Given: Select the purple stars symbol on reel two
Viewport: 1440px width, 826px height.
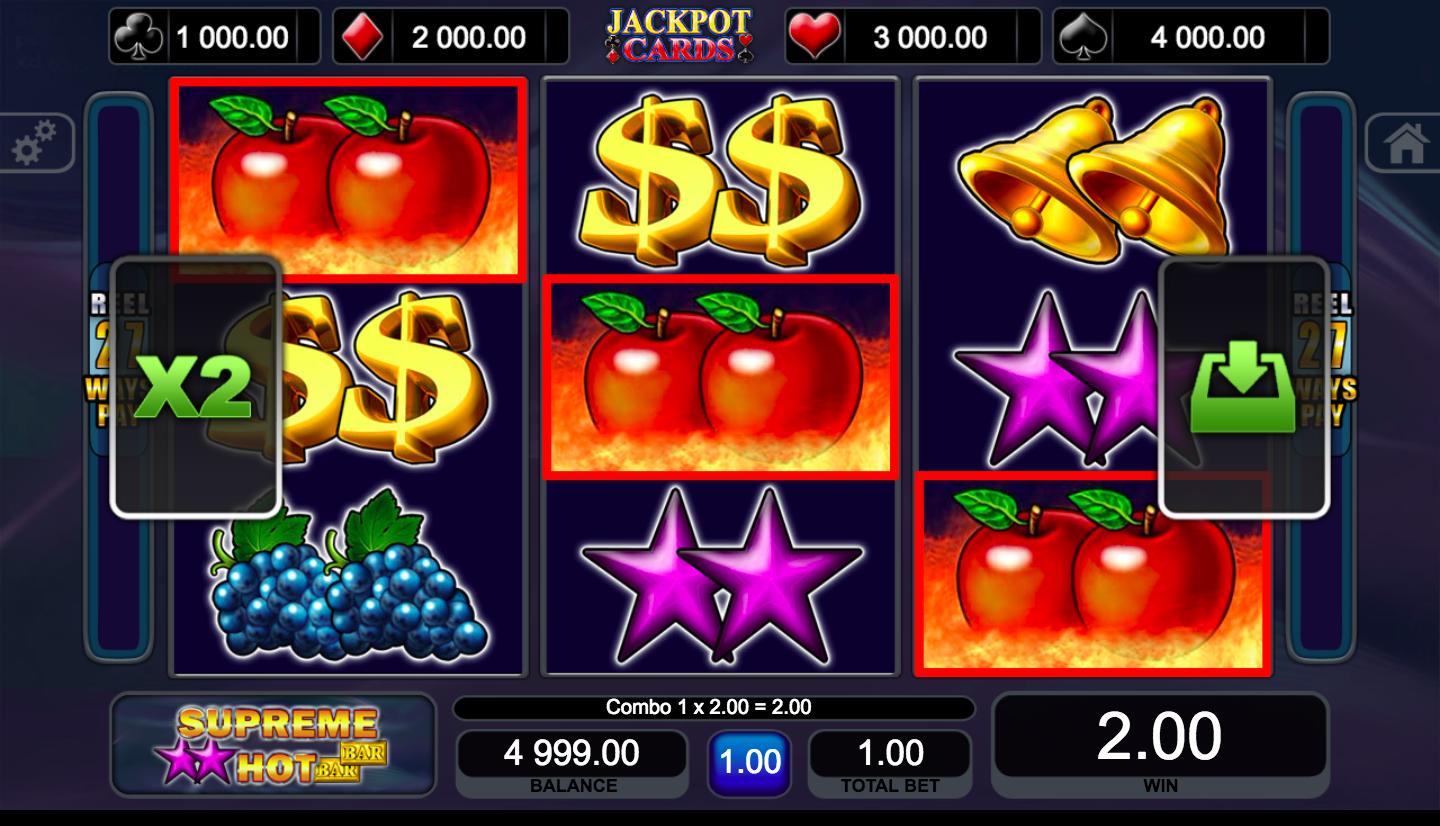Looking at the screenshot, I should [x=720, y=578].
